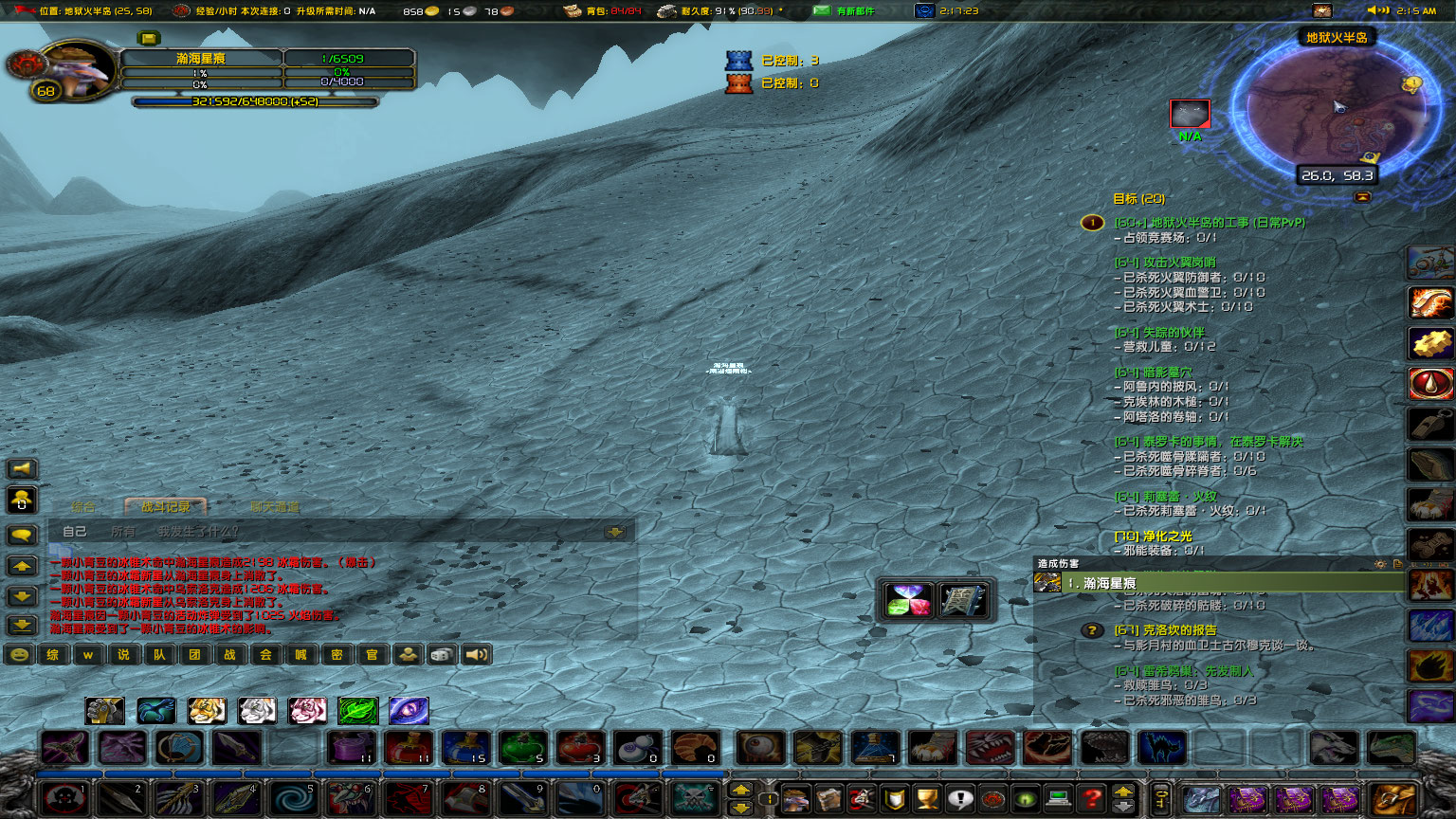Collapse the 目标 (20) quest tracker header

point(1137,200)
